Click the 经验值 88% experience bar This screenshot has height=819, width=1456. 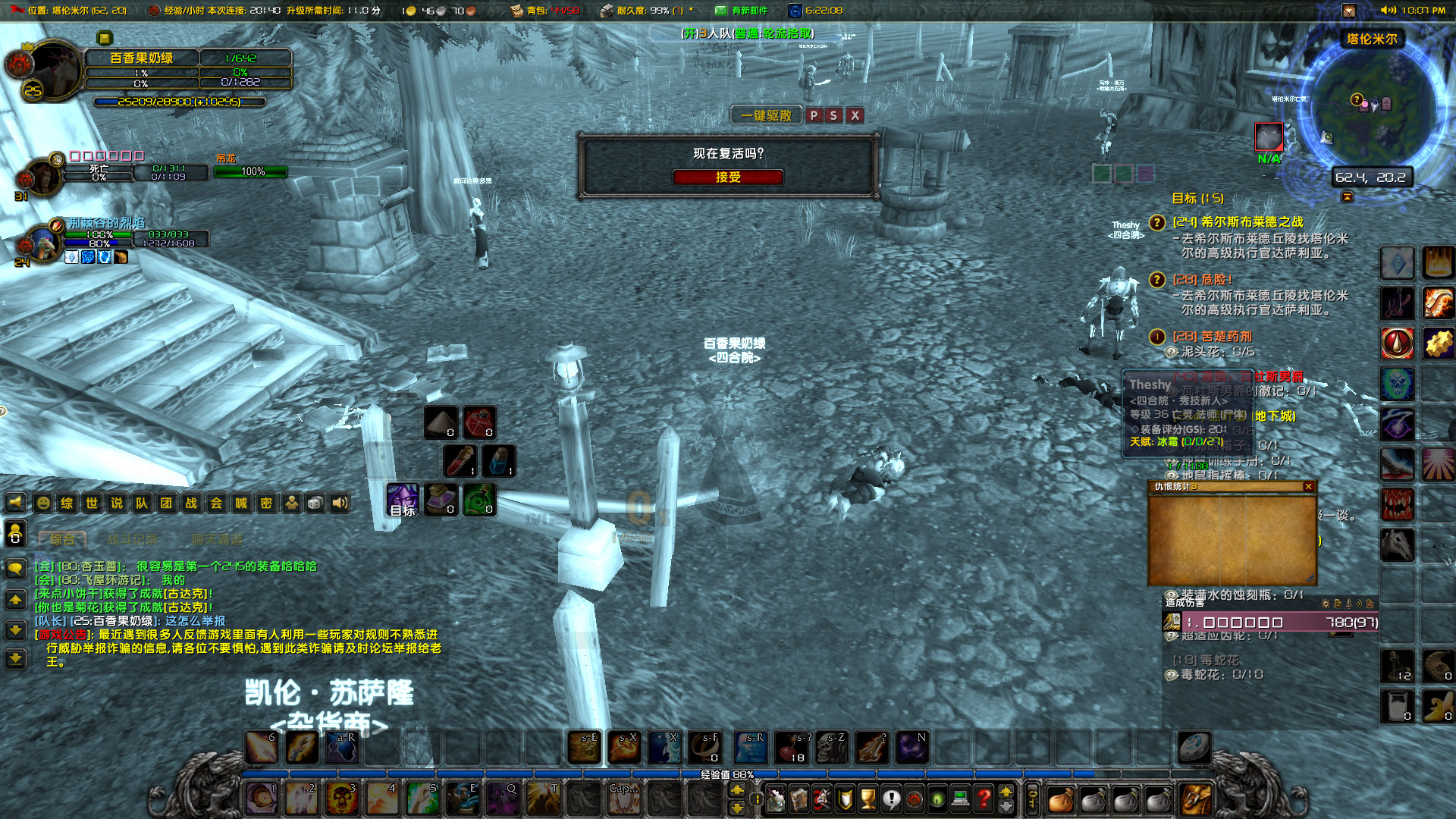pos(728,775)
